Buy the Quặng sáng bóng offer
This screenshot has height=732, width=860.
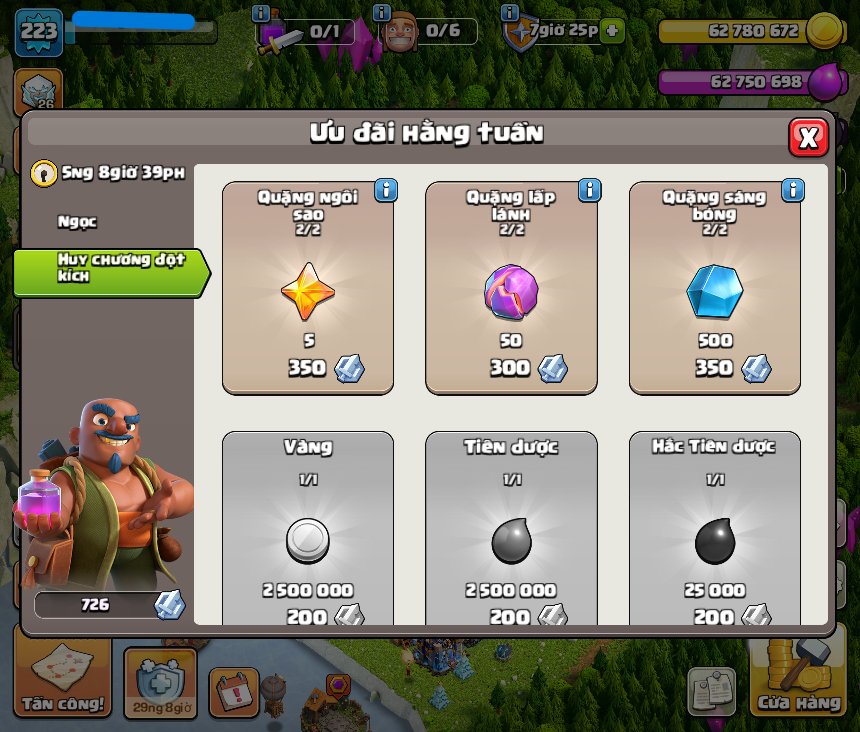point(714,288)
